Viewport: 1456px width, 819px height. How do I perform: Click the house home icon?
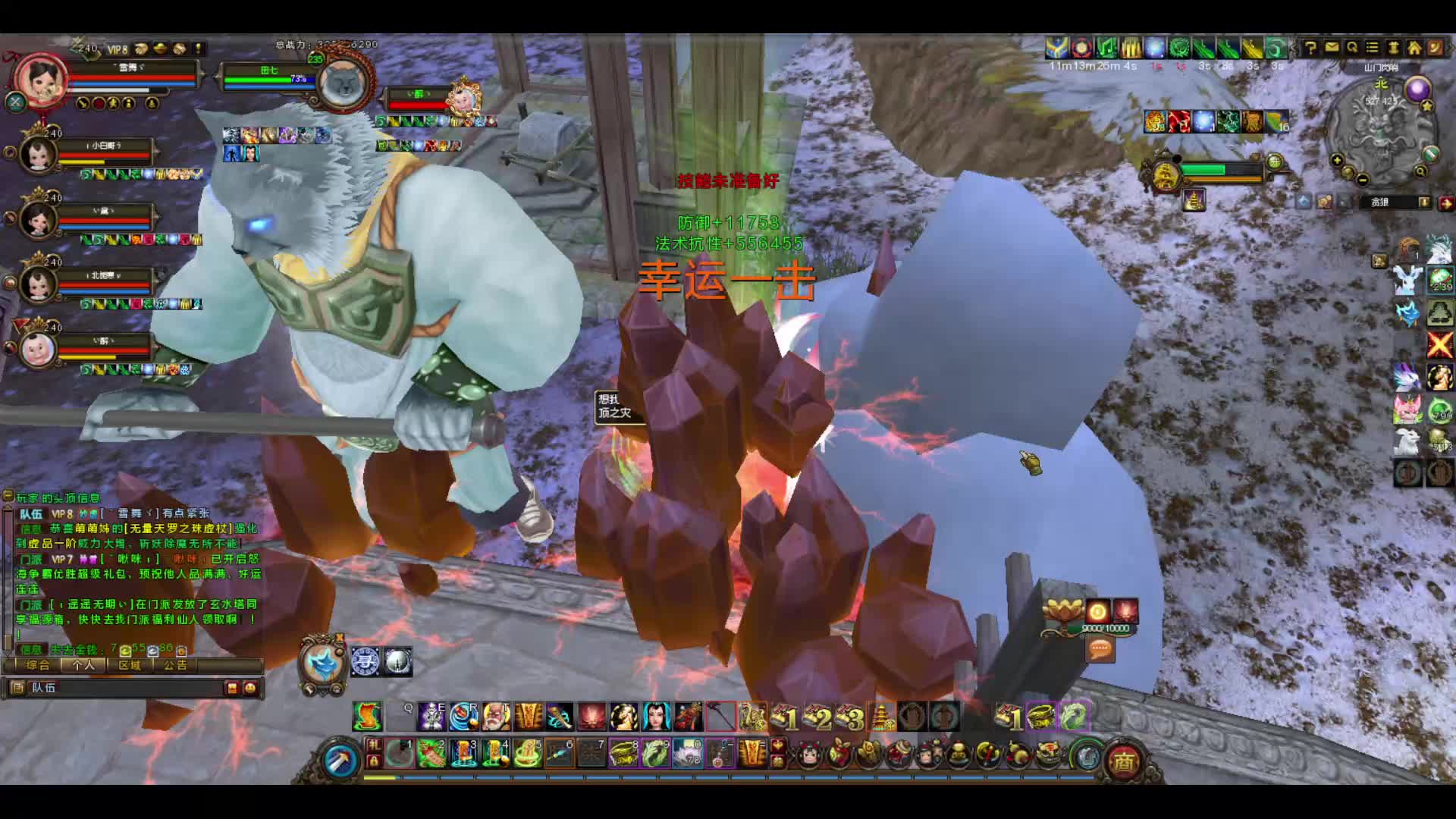(x=1414, y=49)
